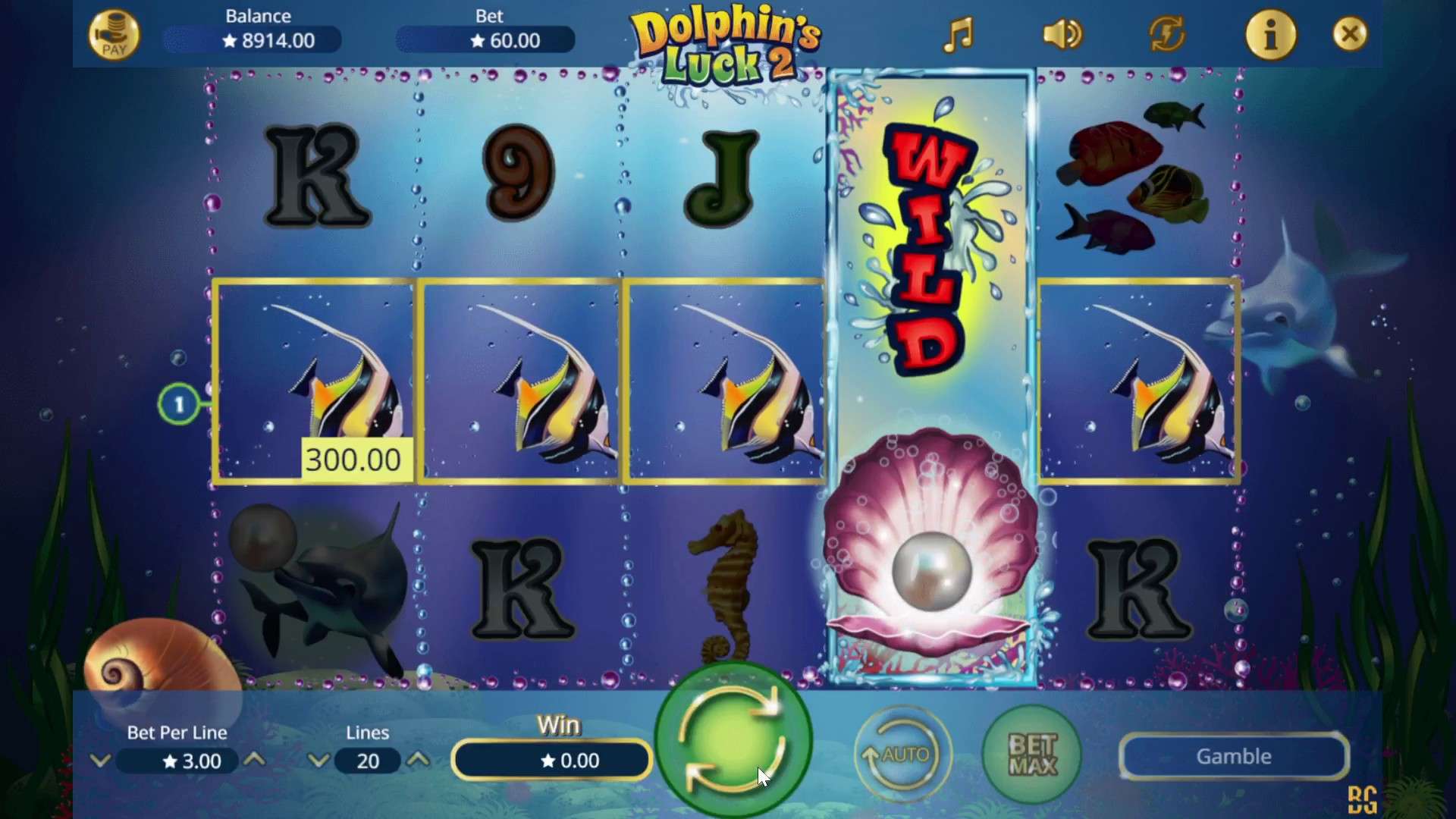Expand Lines using the up chevron

click(418, 761)
